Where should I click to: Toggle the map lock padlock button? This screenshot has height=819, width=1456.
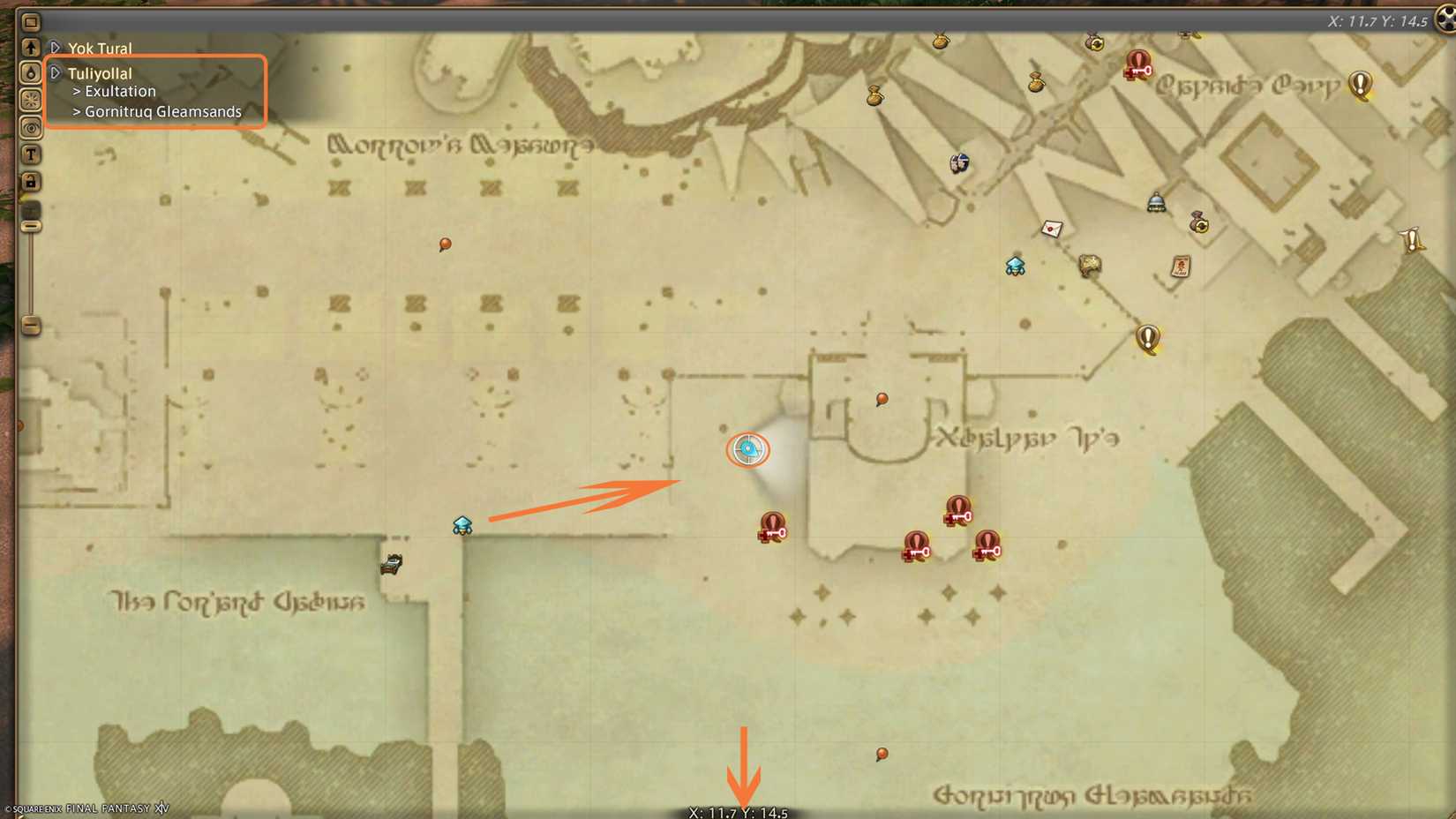point(31,181)
